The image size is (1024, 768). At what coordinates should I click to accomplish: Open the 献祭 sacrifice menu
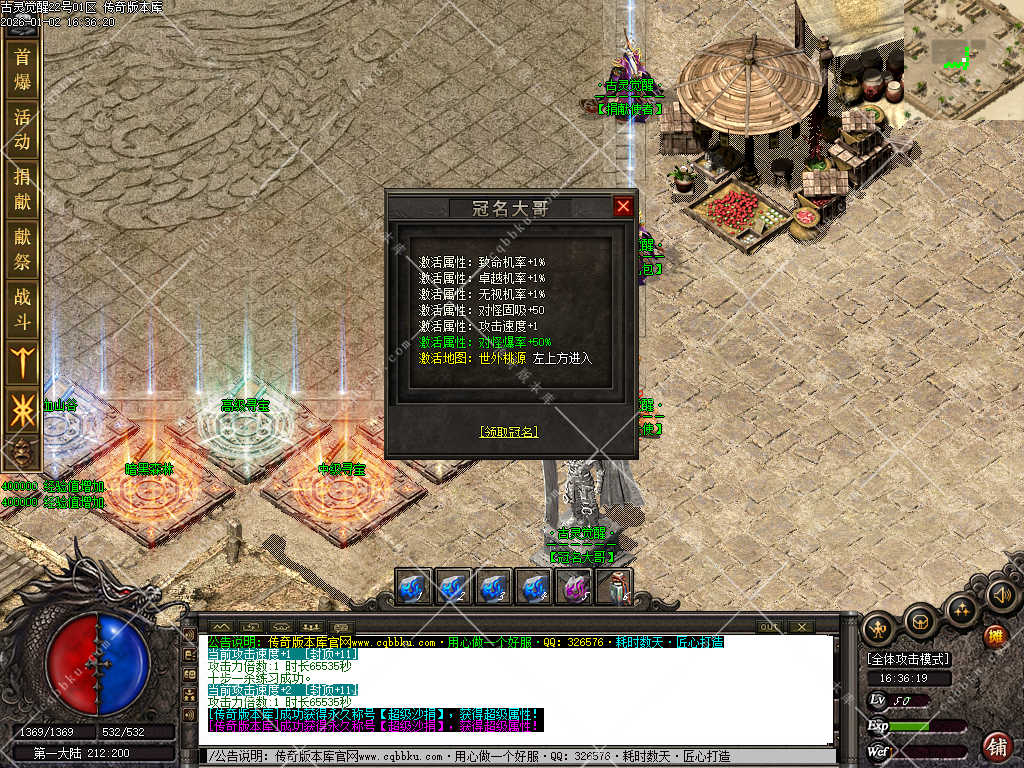click(22, 246)
